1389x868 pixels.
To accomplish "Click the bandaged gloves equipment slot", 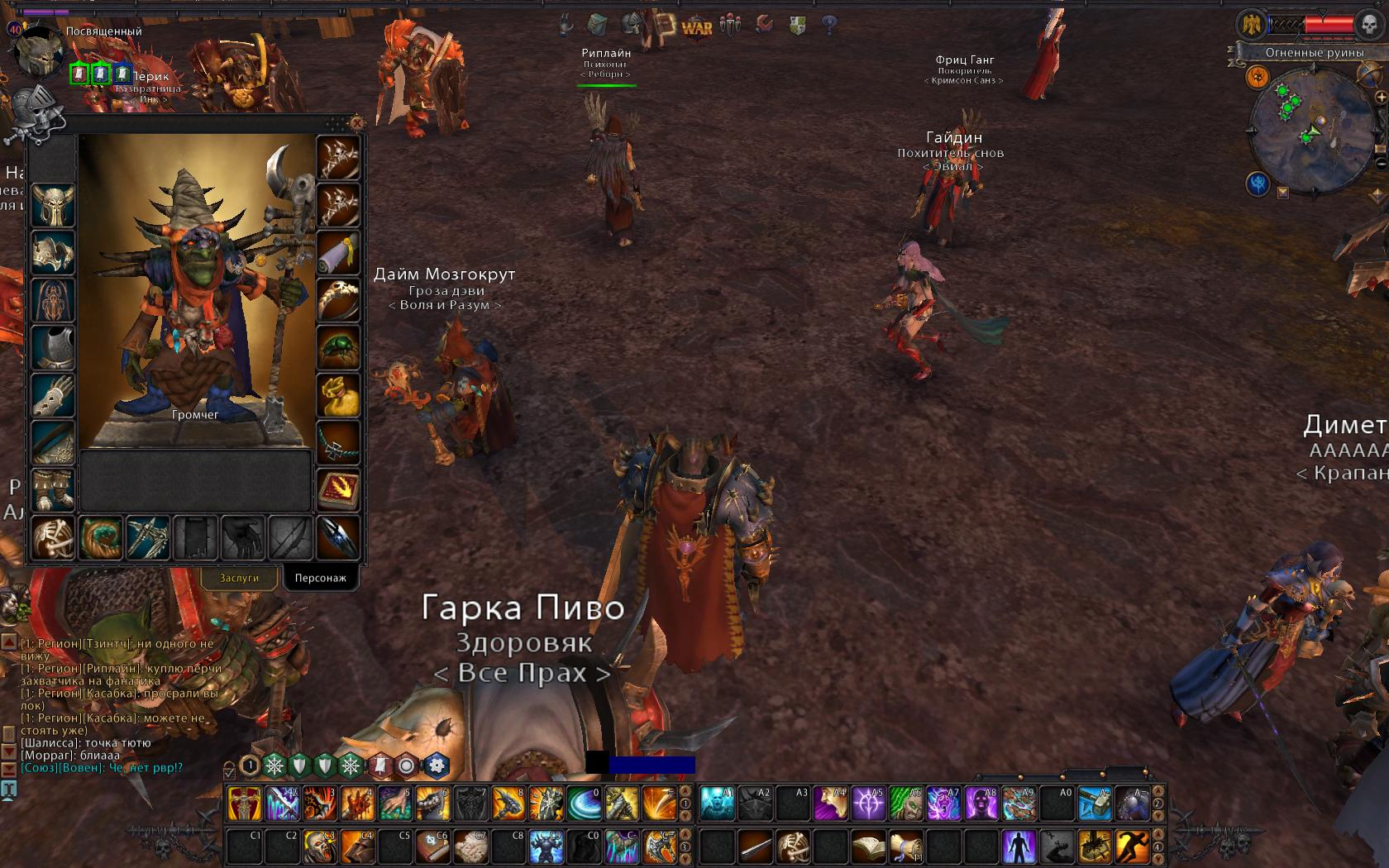I will [x=53, y=393].
